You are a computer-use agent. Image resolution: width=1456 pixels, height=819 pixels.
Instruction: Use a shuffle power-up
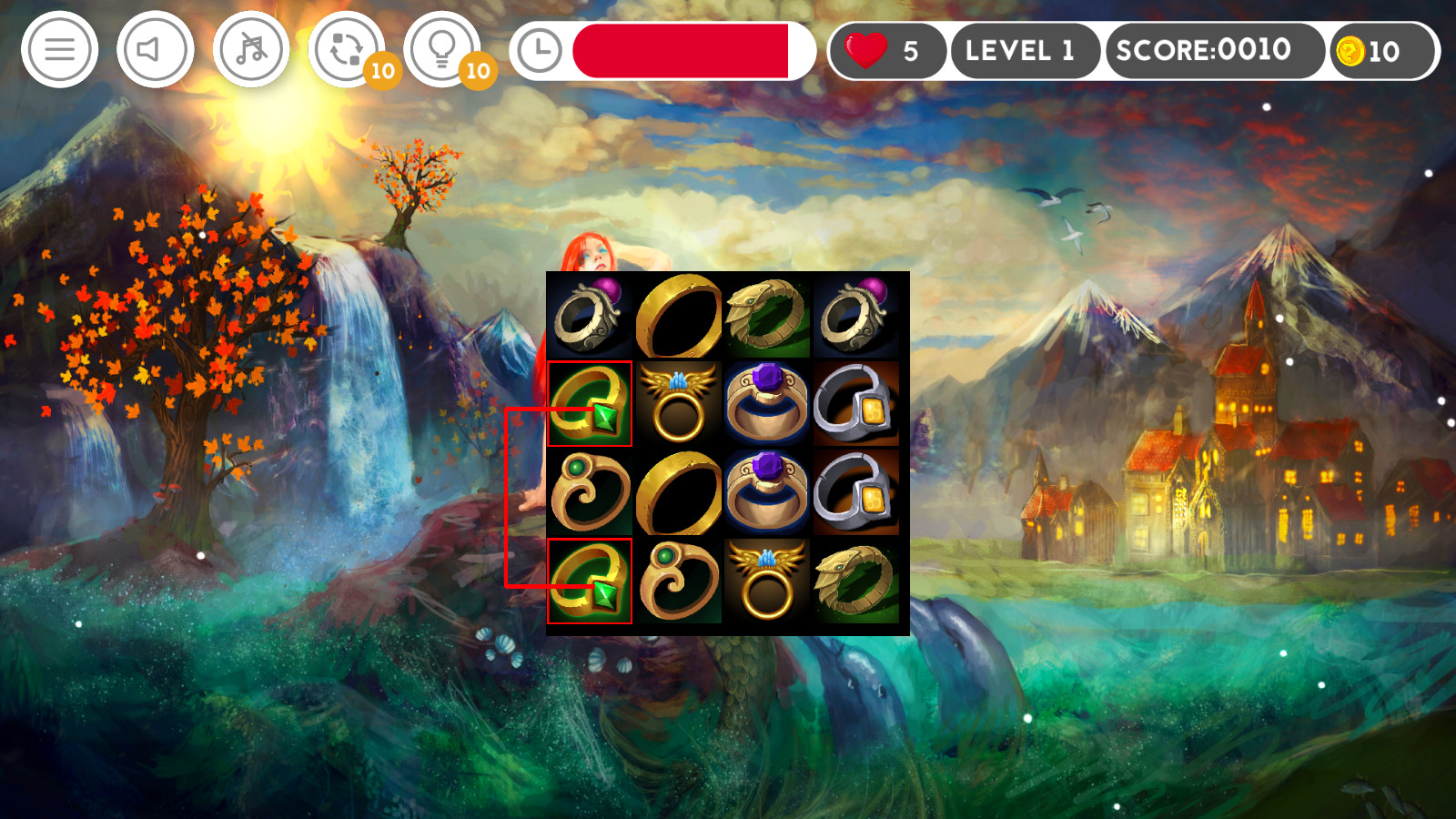tap(348, 49)
